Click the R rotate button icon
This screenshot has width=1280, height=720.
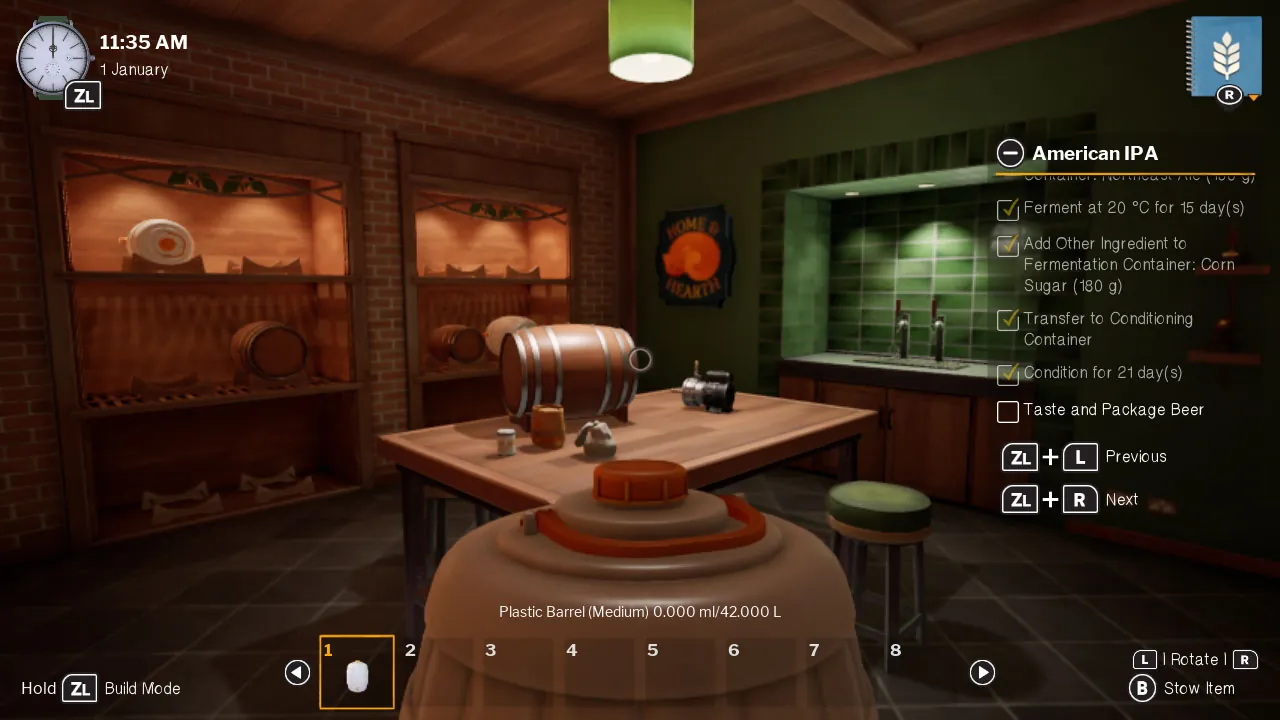coord(1244,660)
